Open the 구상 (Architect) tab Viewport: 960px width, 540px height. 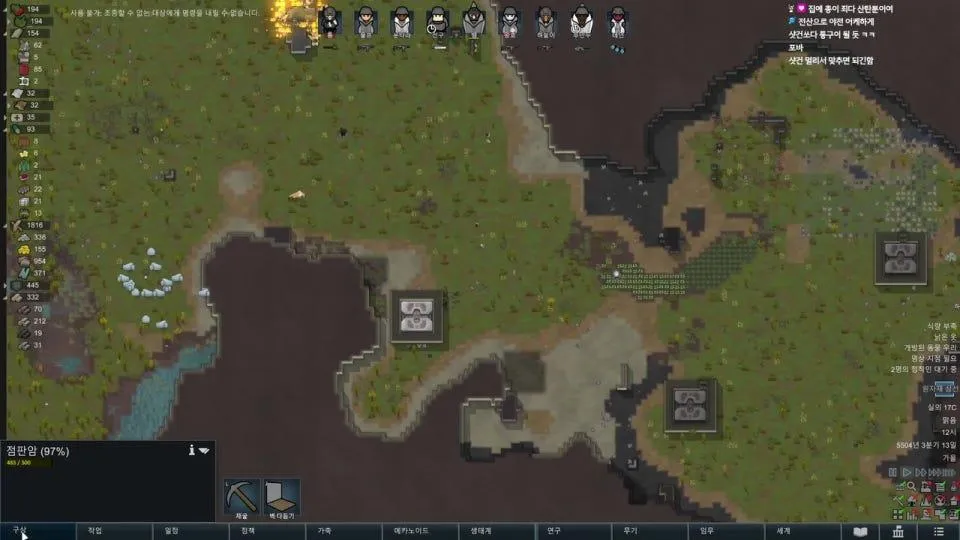[x=20, y=531]
